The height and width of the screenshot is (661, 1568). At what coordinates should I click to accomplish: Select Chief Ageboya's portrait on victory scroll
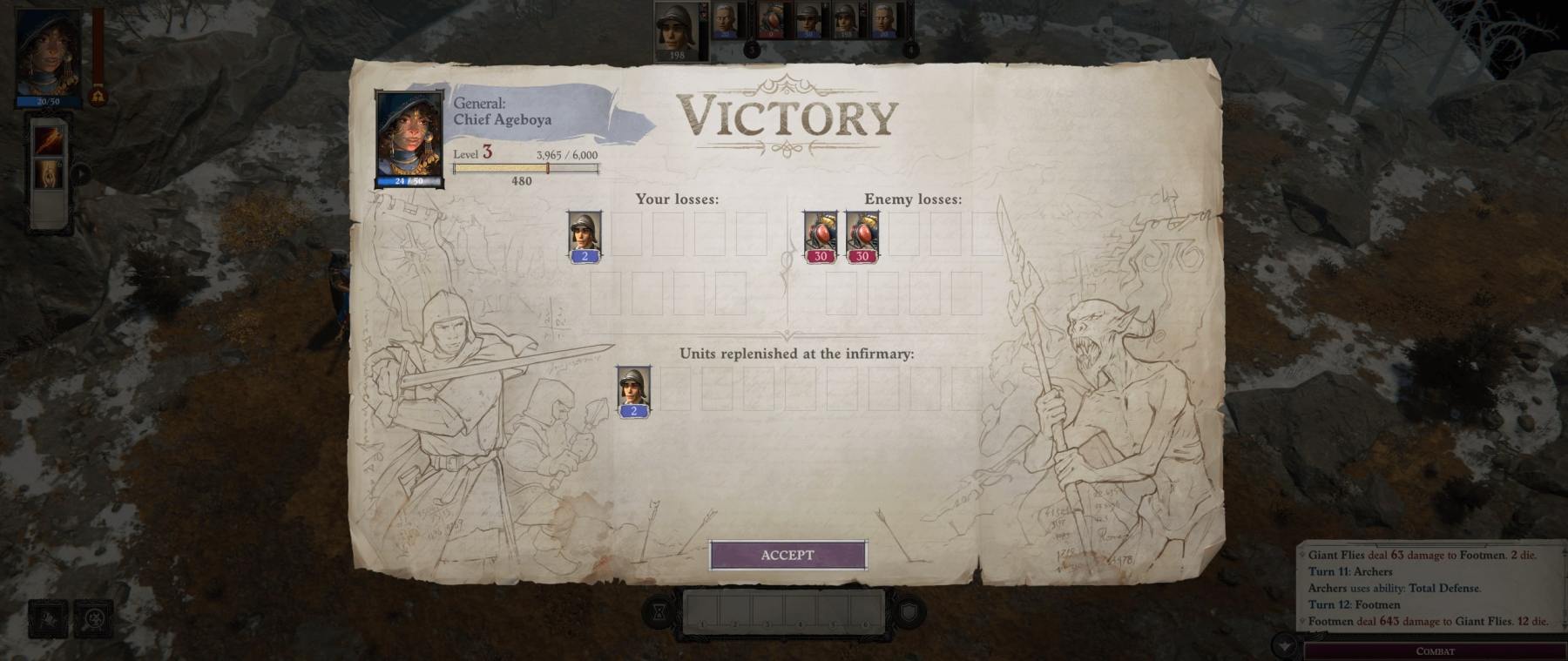point(409,137)
